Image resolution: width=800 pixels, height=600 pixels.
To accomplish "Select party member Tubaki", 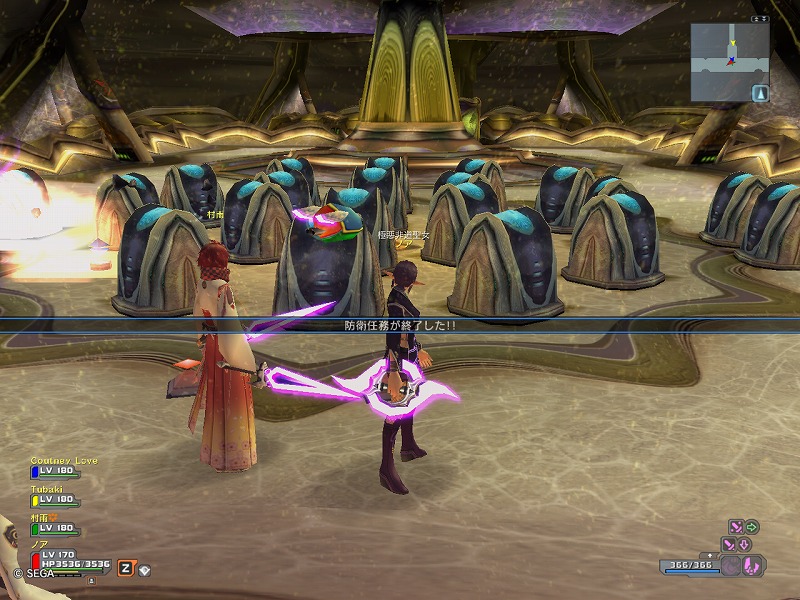I will (47, 490).
